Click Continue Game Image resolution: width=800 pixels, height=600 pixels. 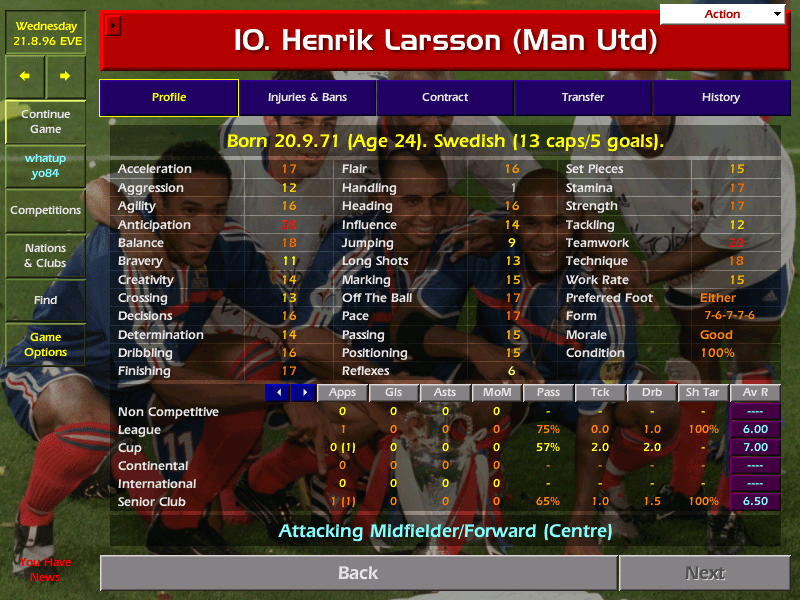click(45, 122)
